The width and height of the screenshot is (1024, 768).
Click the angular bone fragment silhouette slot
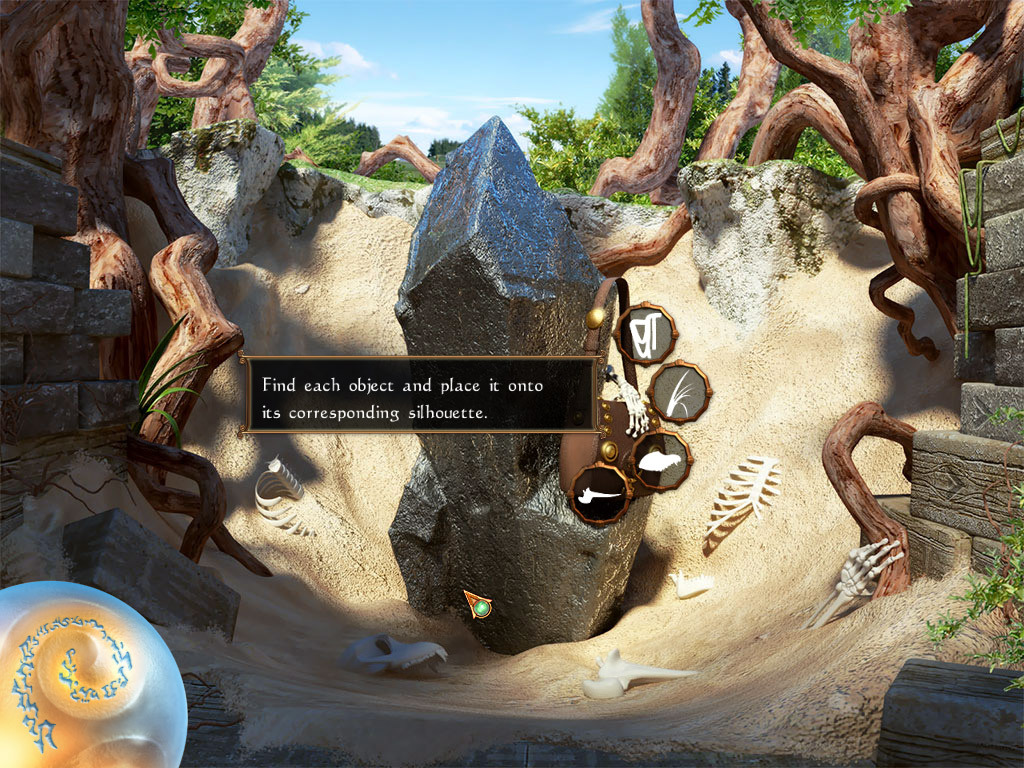tap(646, 334)
